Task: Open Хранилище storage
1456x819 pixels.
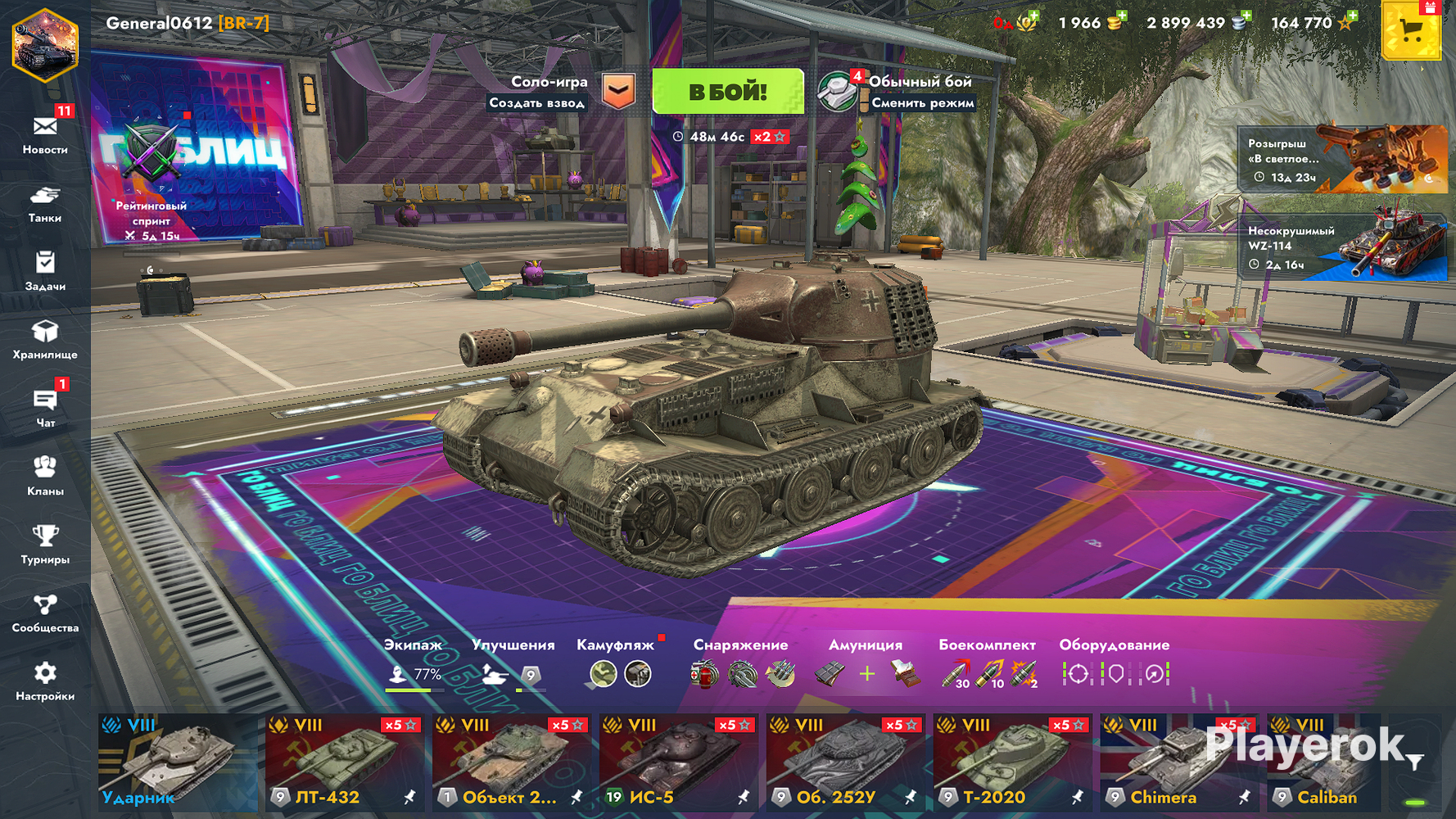Action: [x=45, y=339]
